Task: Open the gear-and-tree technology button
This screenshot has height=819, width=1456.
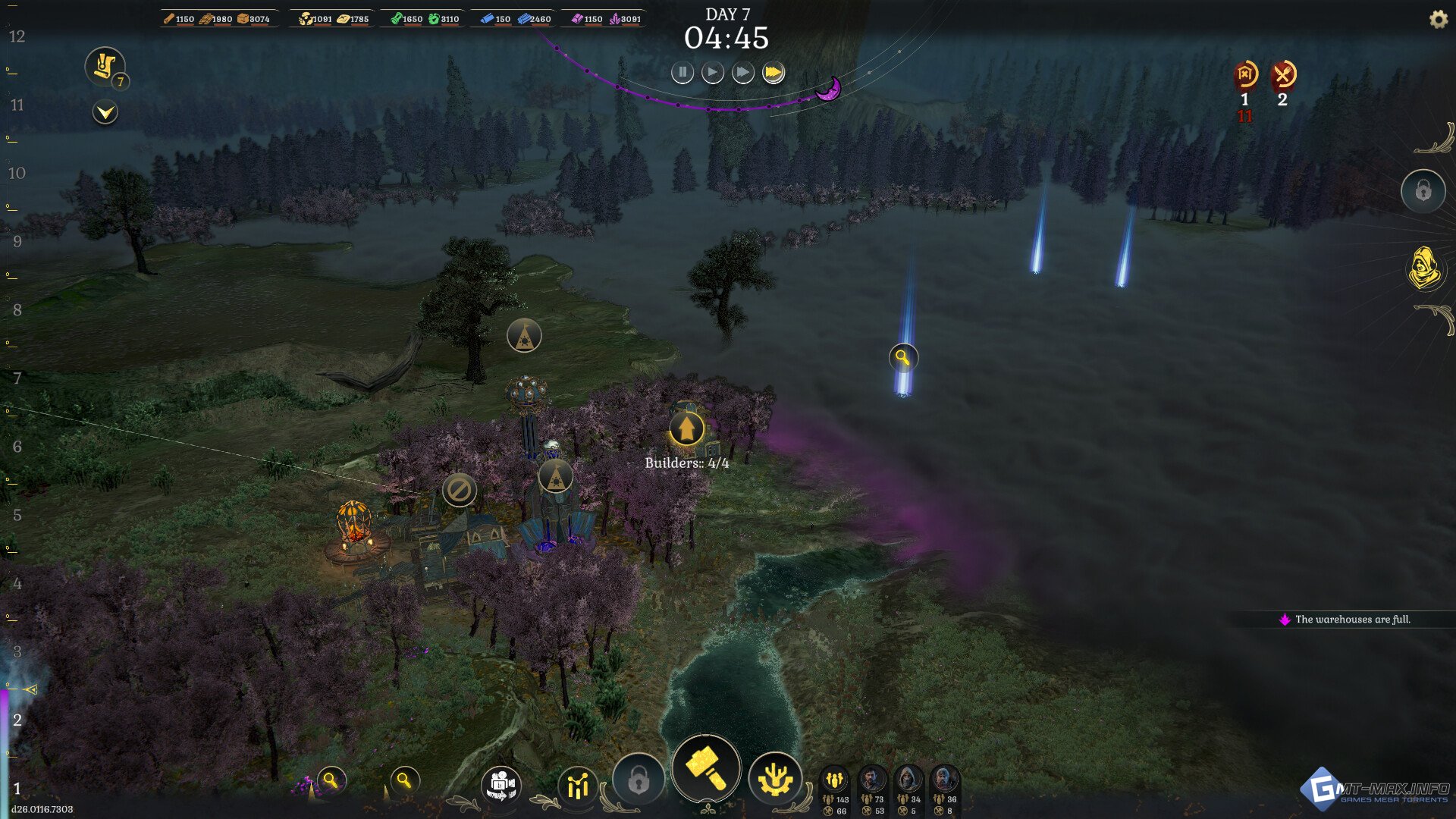Action: 774,780
